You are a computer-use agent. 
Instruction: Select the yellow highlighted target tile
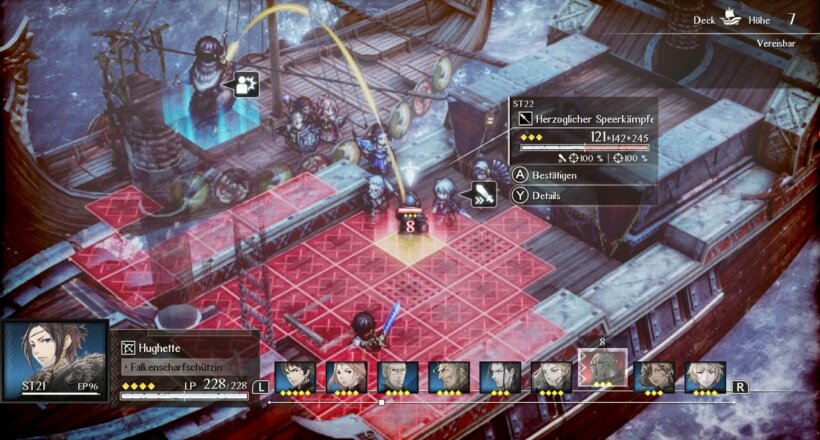(x=410, y=240)
